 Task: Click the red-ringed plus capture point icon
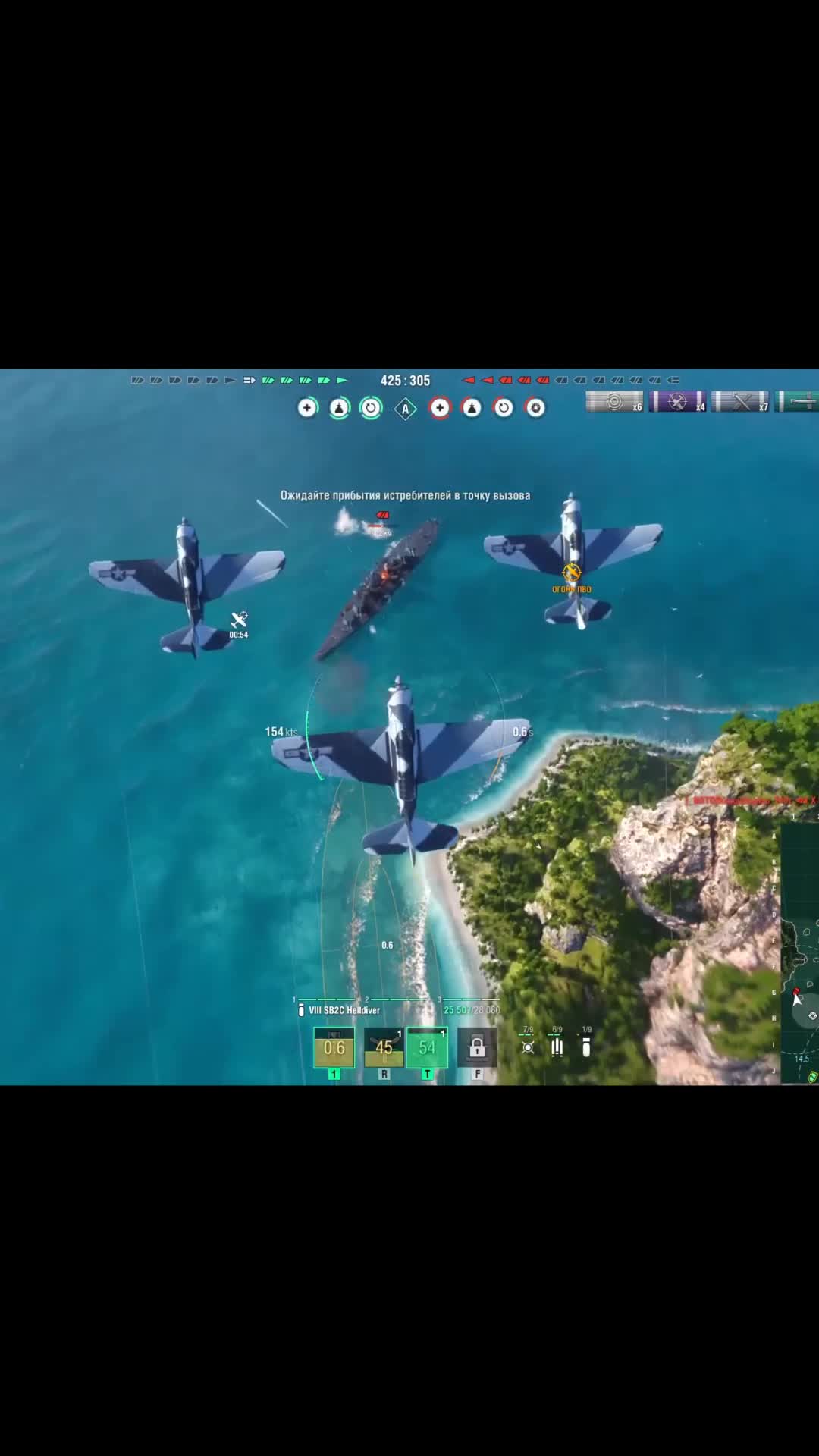coord(440,408)
